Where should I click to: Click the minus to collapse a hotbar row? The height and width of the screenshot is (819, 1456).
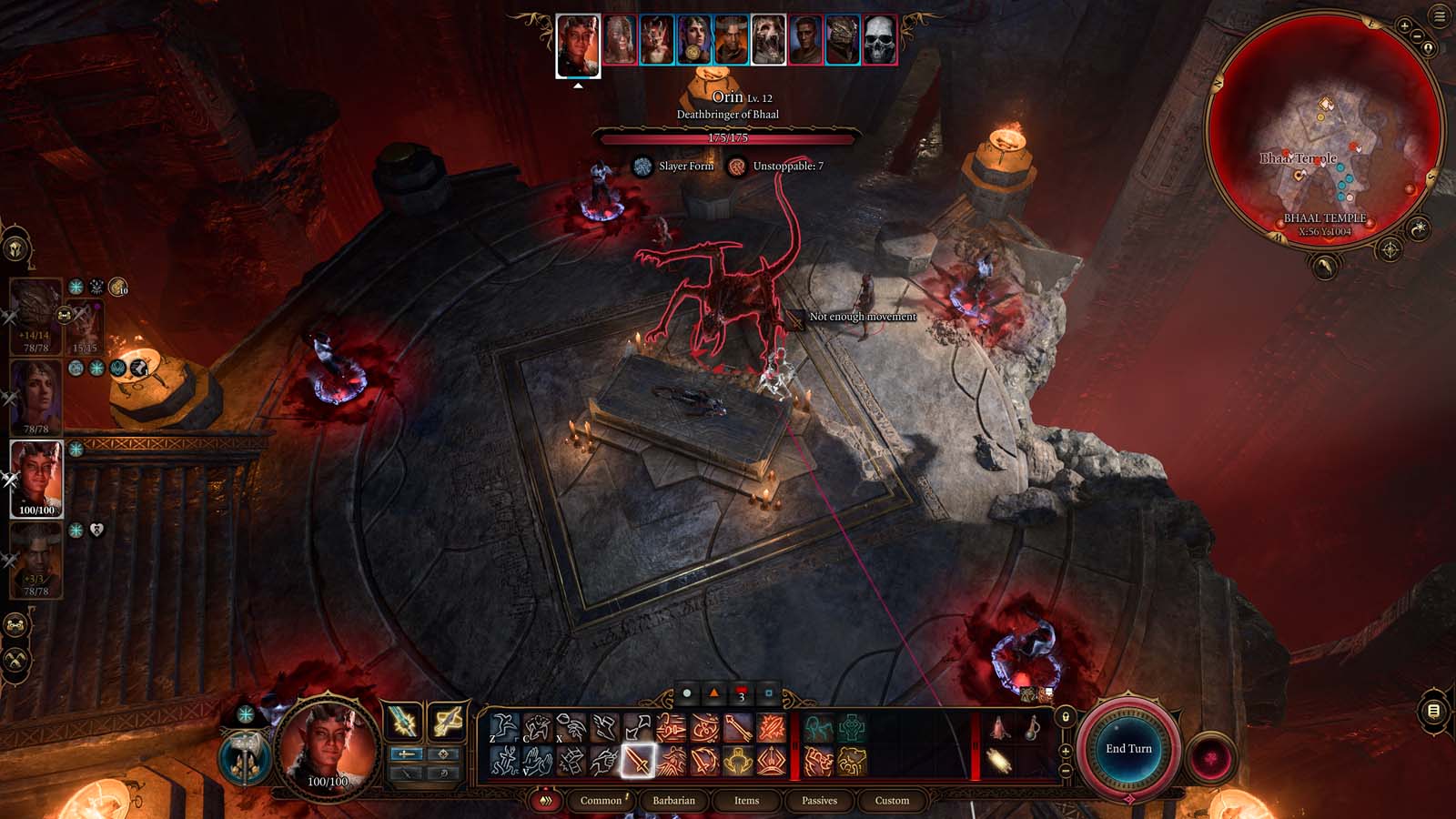(x=1066, y=771)
